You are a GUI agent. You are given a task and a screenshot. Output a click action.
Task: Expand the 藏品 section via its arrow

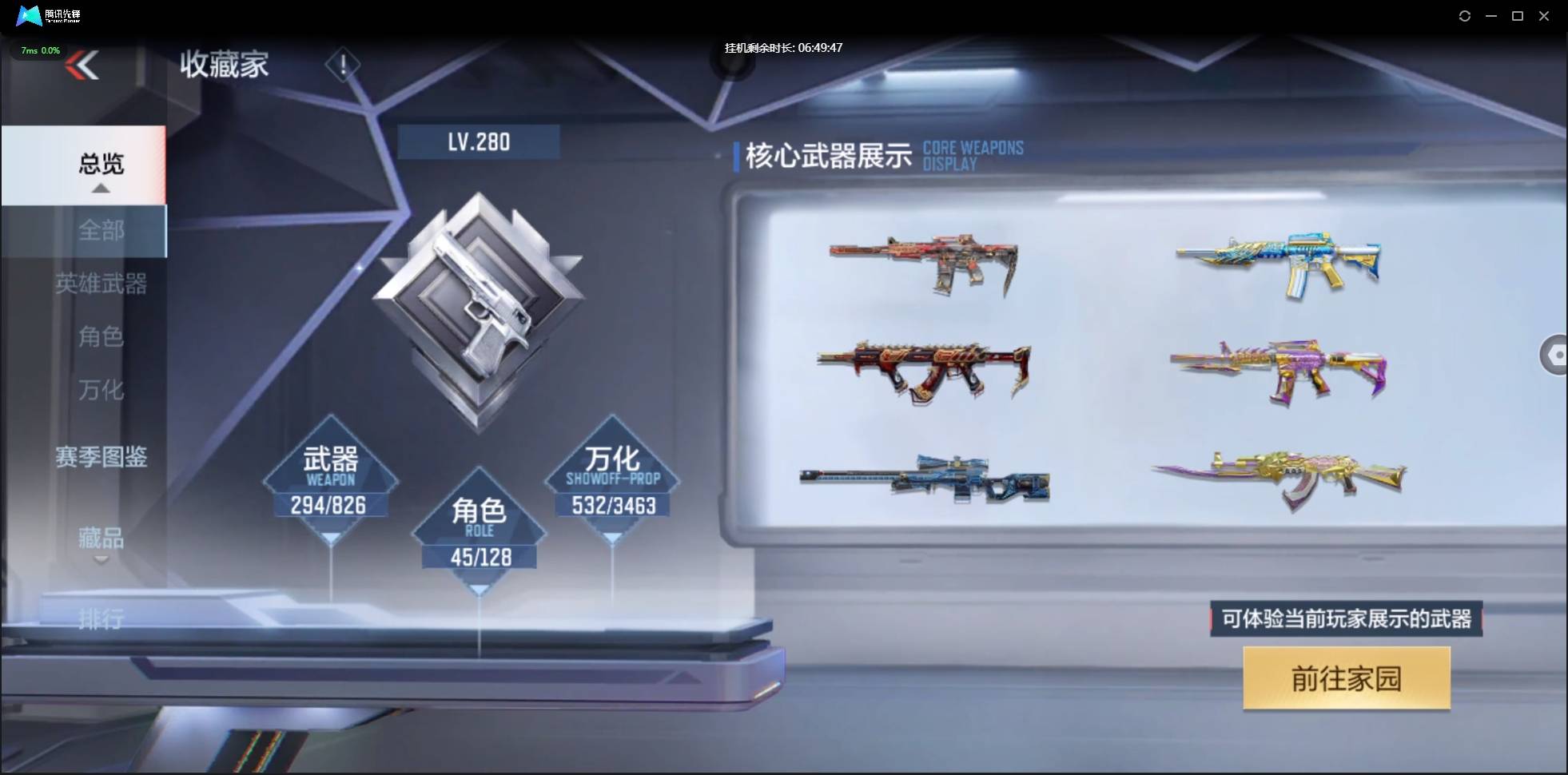(101, 560)
